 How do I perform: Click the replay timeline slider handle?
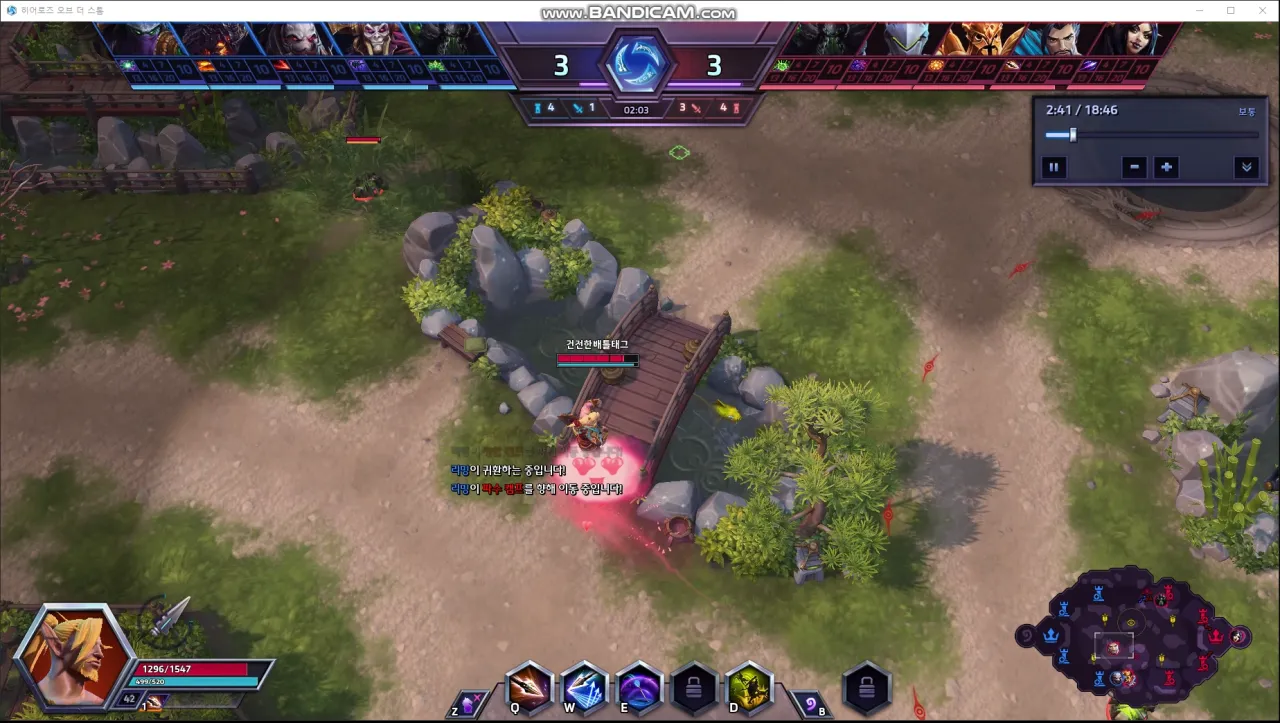(x=1072, y=135)
